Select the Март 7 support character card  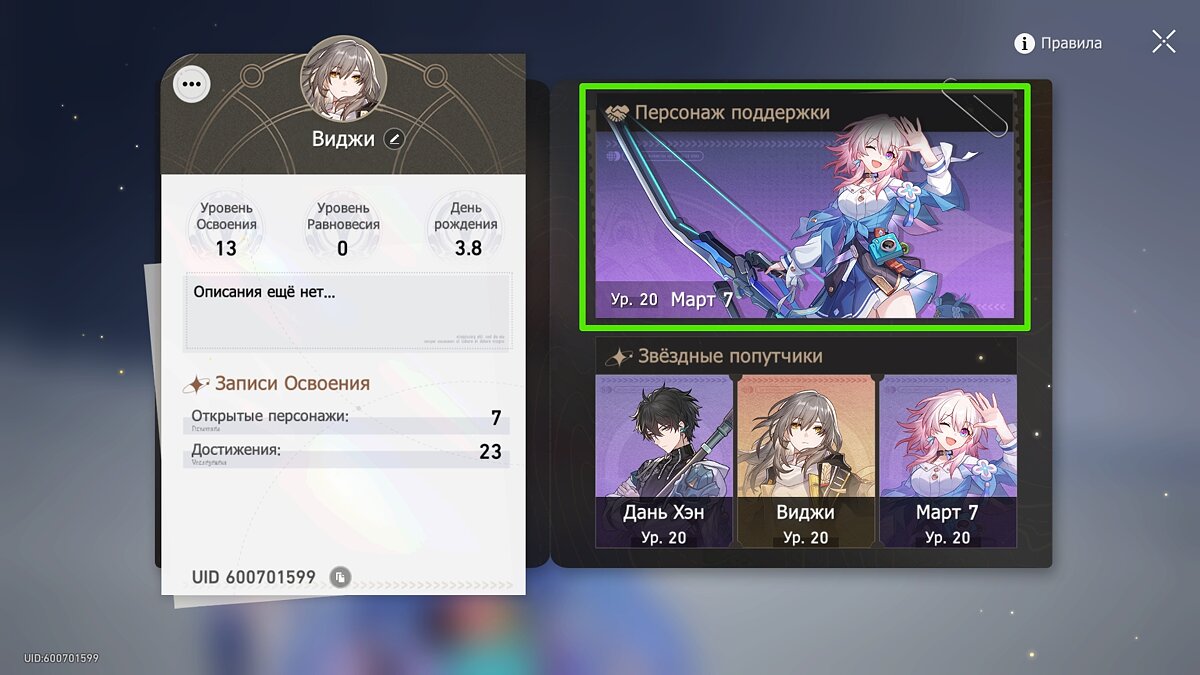(804, 206)
